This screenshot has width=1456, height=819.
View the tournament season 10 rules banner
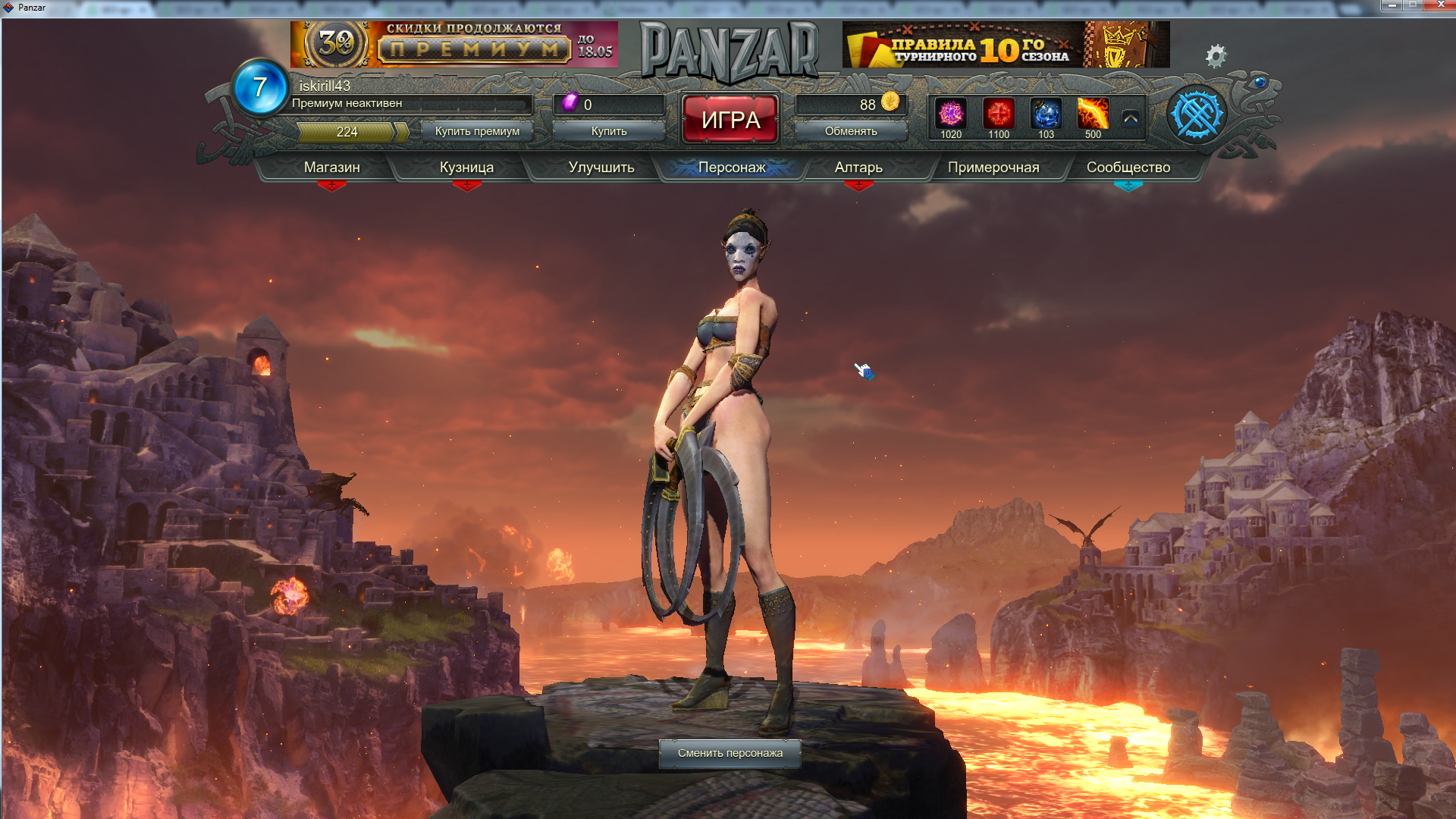[1006, 44]
